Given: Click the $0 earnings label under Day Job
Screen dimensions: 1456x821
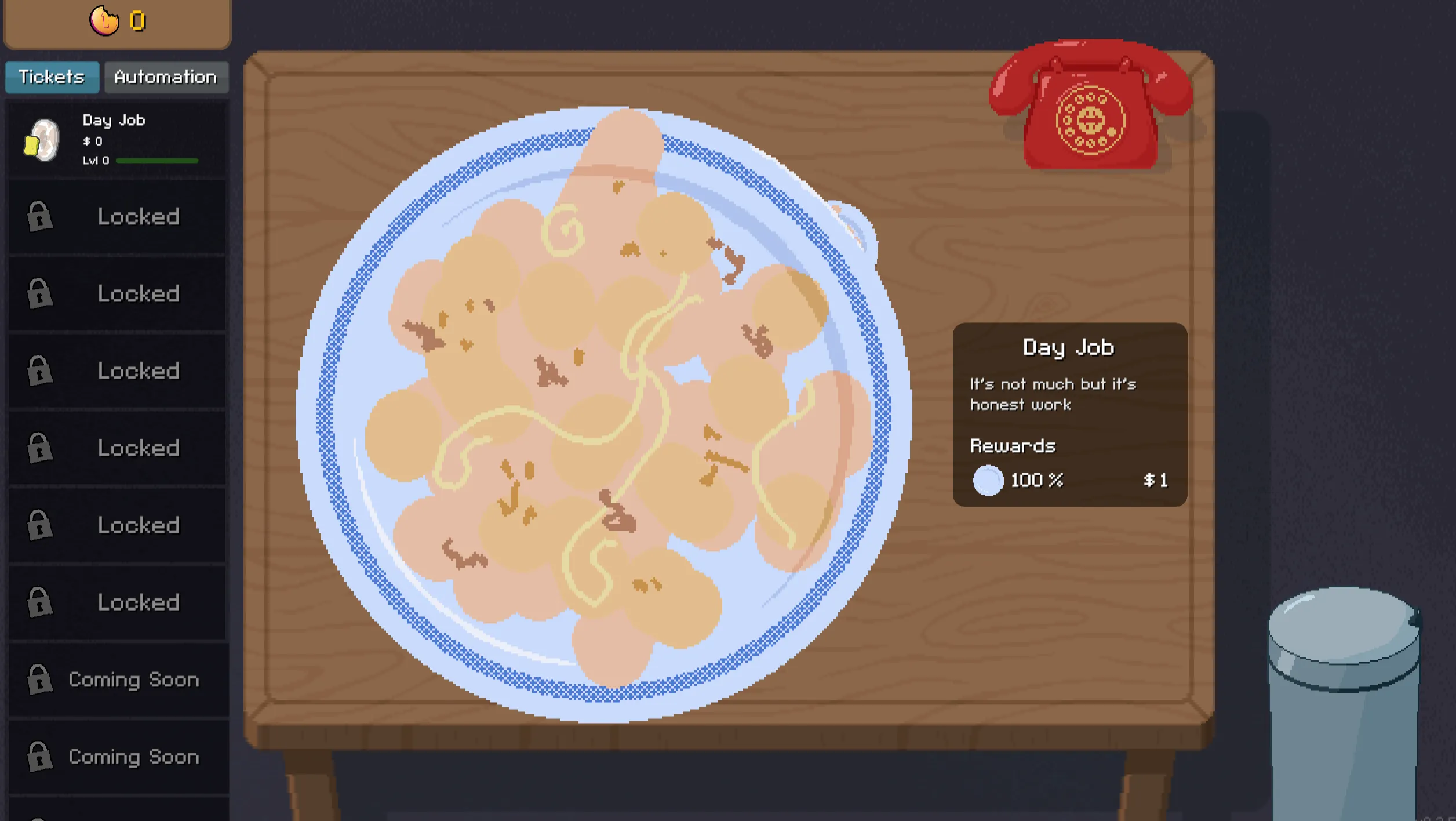Looking at the screenshot, I should coord(92,140).
